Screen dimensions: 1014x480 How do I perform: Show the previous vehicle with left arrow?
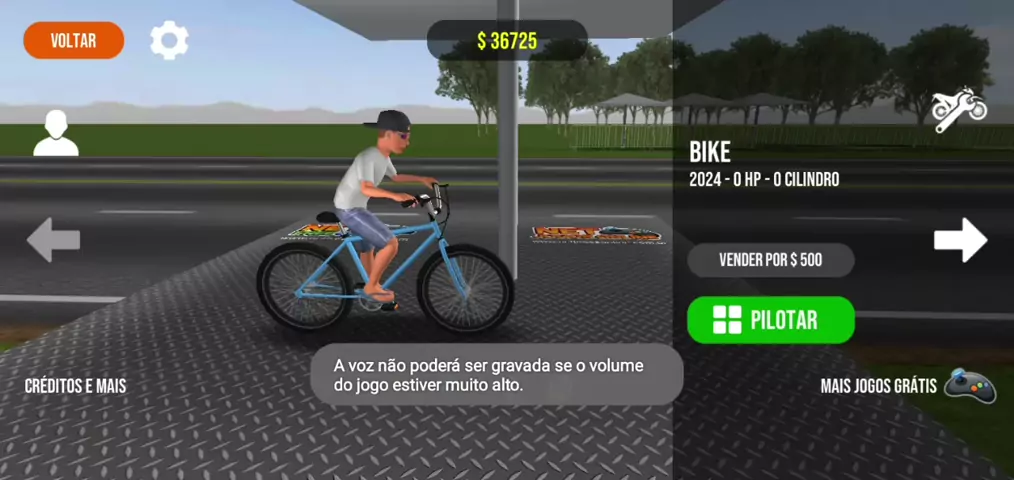pos(53,240)
